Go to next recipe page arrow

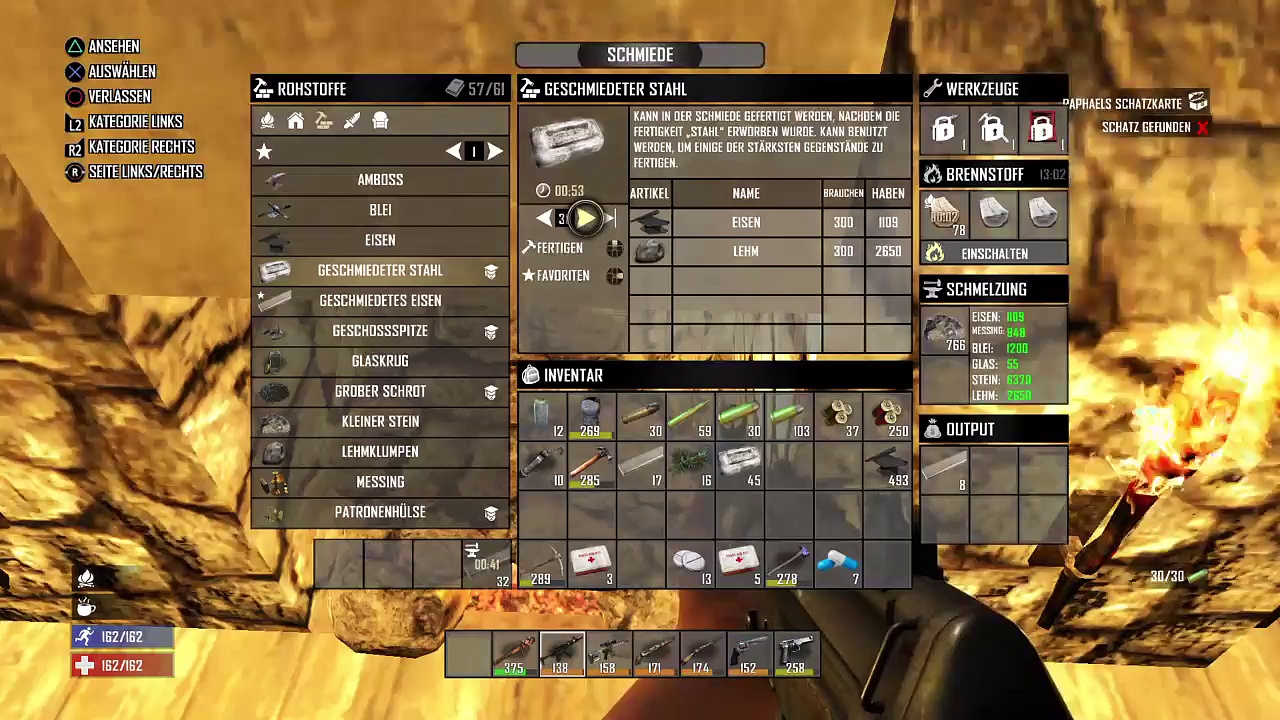click(495, 151)
